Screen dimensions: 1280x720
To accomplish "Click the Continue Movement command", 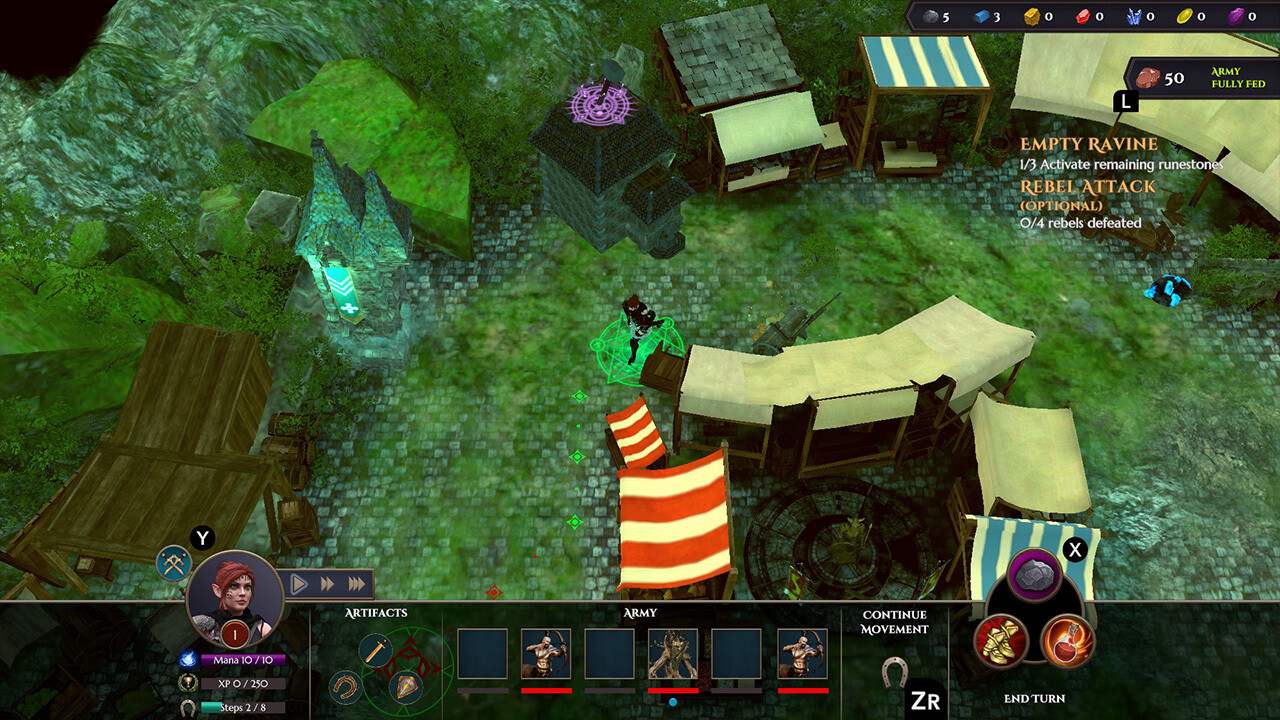I will [893, 623].
